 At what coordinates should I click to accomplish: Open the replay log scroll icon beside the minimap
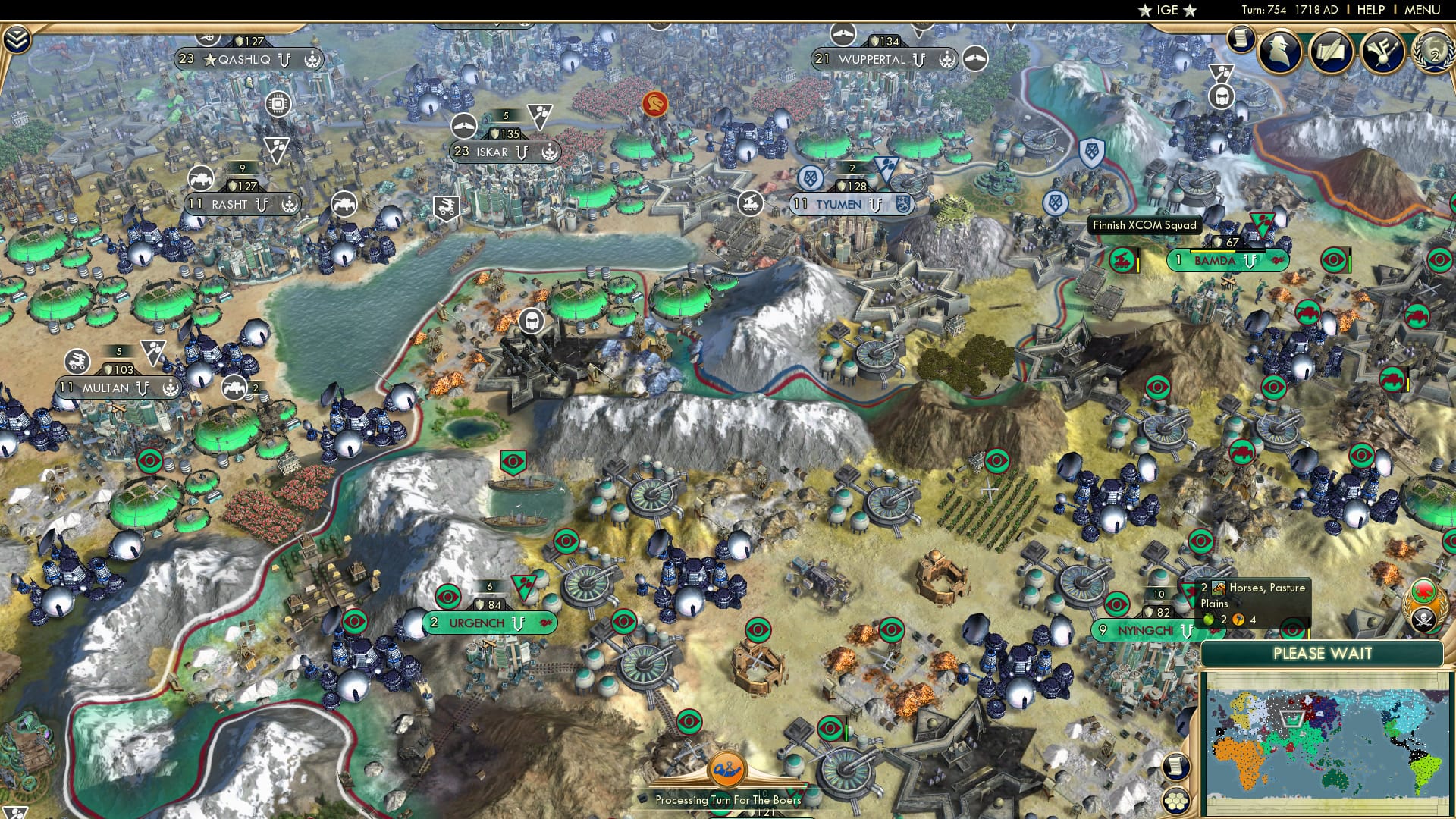click(1176, 767)
